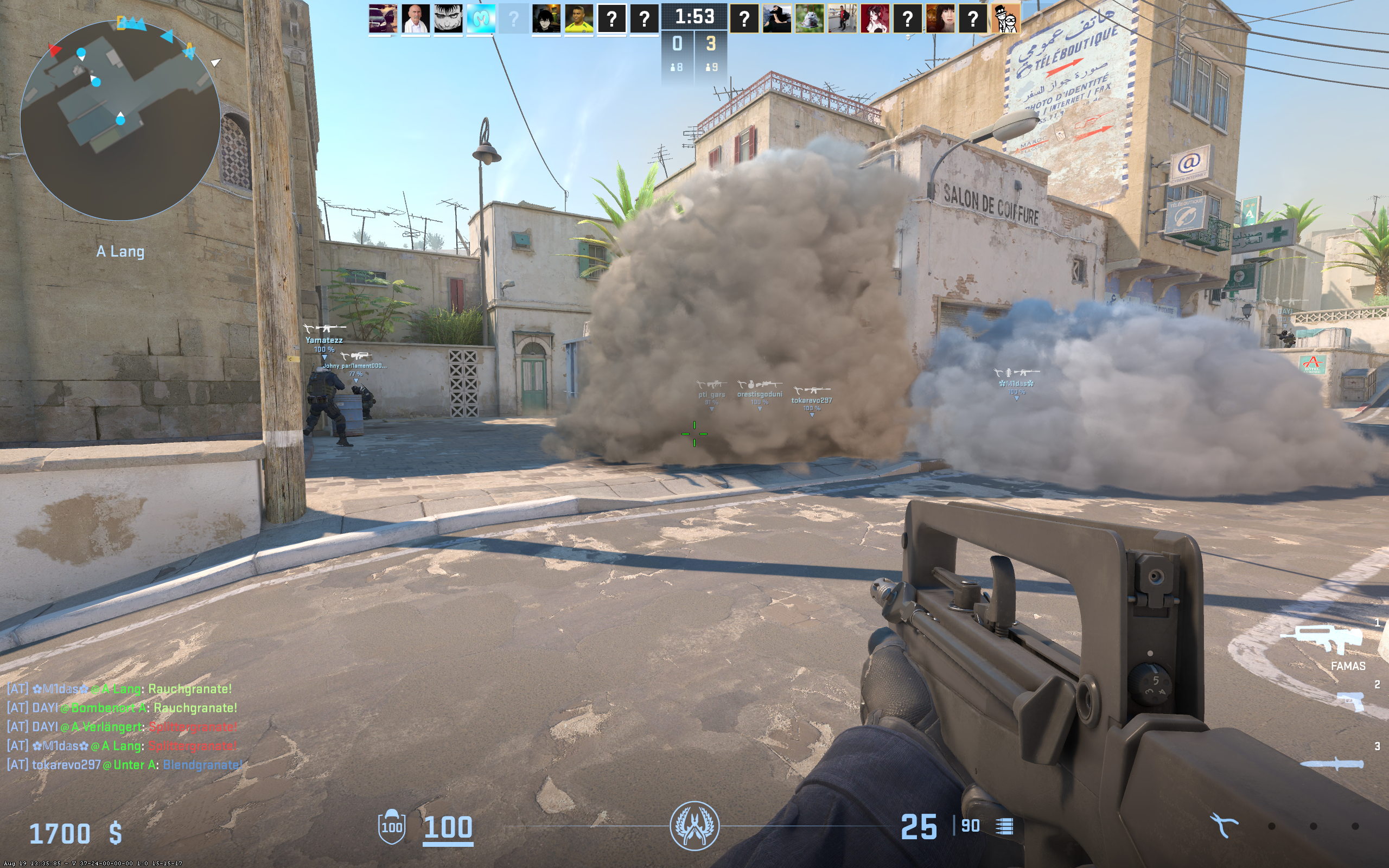Click tokarevo297's Blendgranate chat message
The height and width of the screenshot is (868, 1389).
[x=124, y=765]
